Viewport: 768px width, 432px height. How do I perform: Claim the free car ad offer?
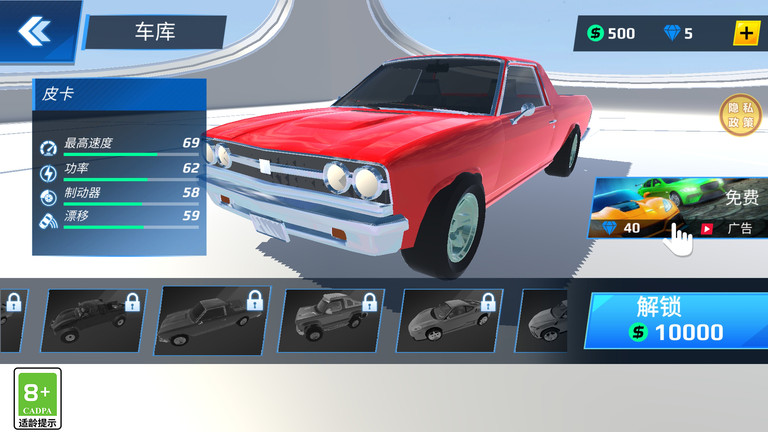680,210
